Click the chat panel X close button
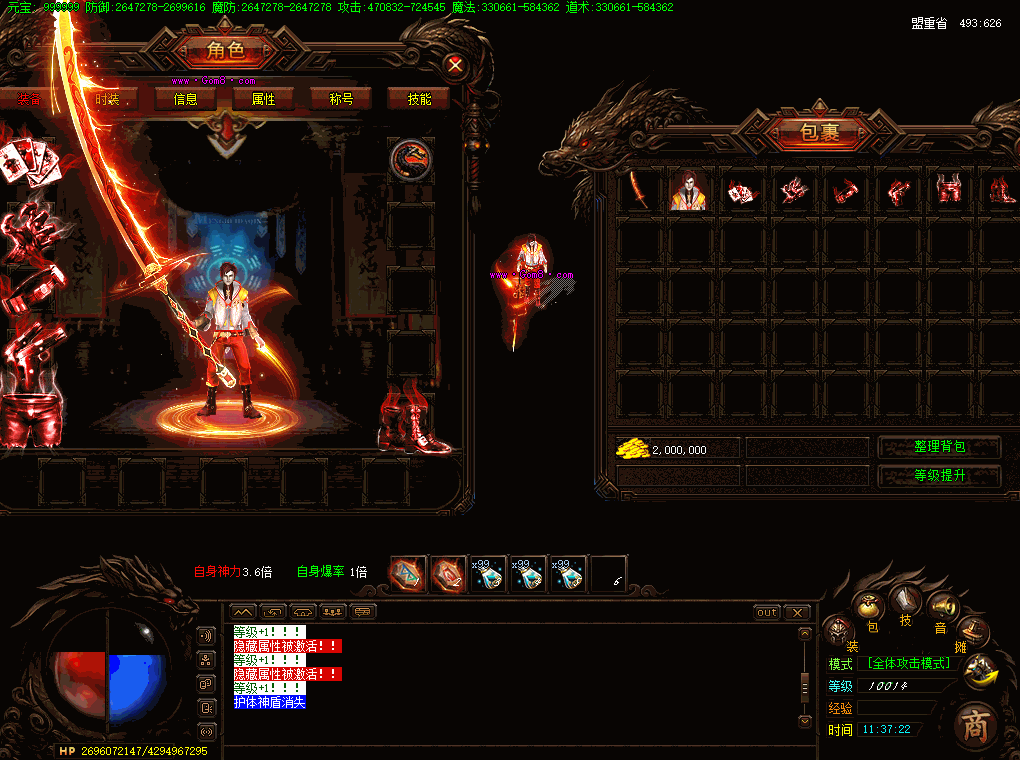The image size is (1020, 760). [x=796, y=612]
